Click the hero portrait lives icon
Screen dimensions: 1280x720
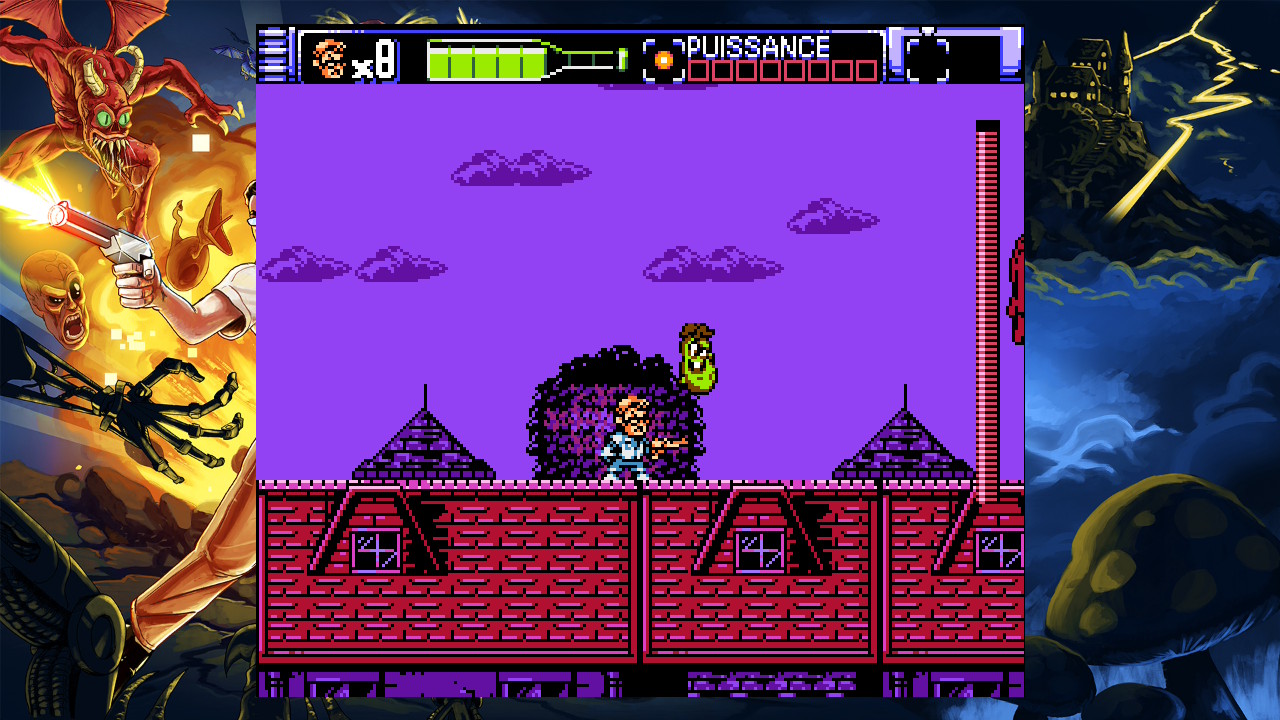(x=329, y=58)
